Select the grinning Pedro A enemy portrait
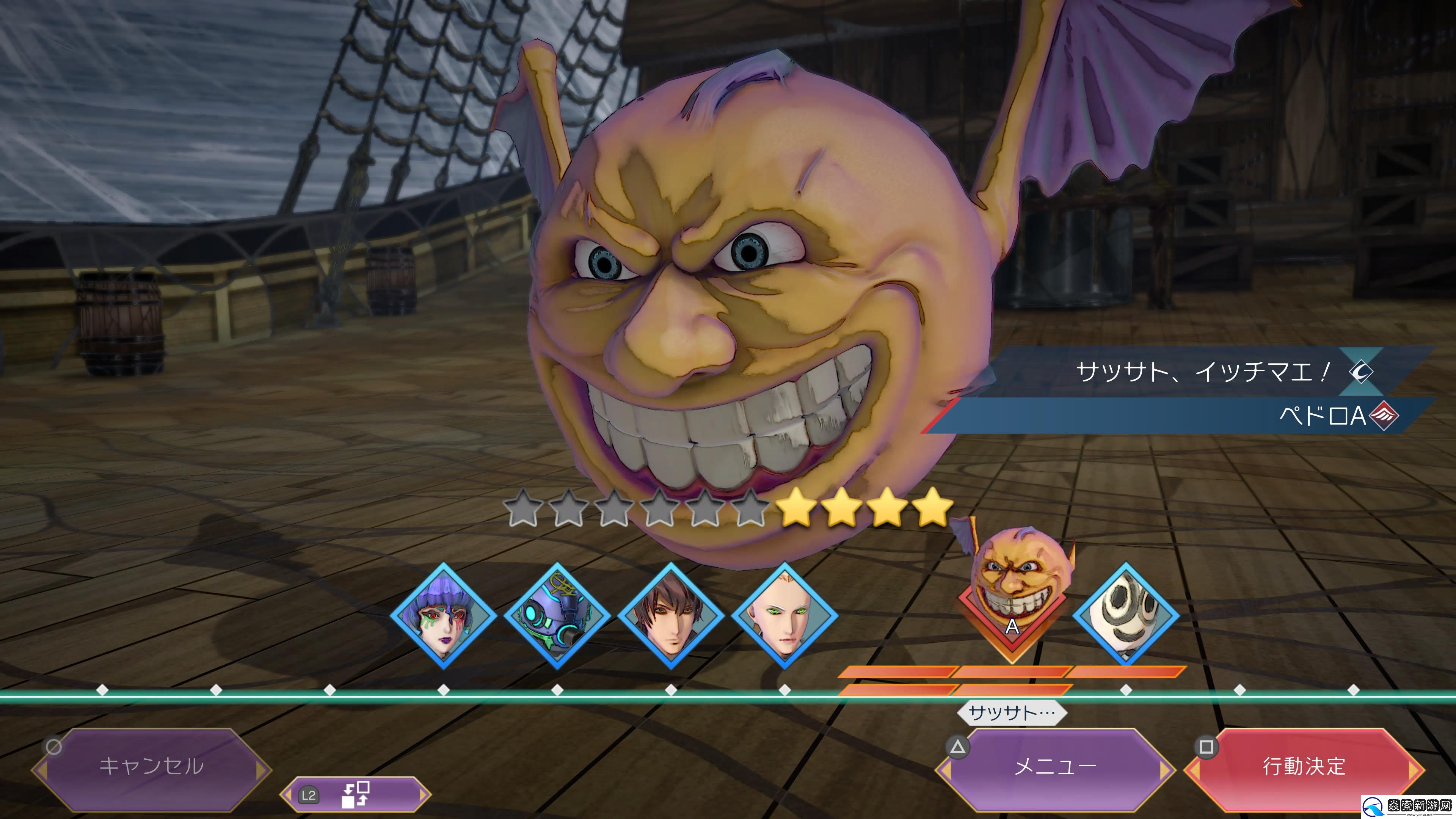1456x819 pixels. 1013,588
